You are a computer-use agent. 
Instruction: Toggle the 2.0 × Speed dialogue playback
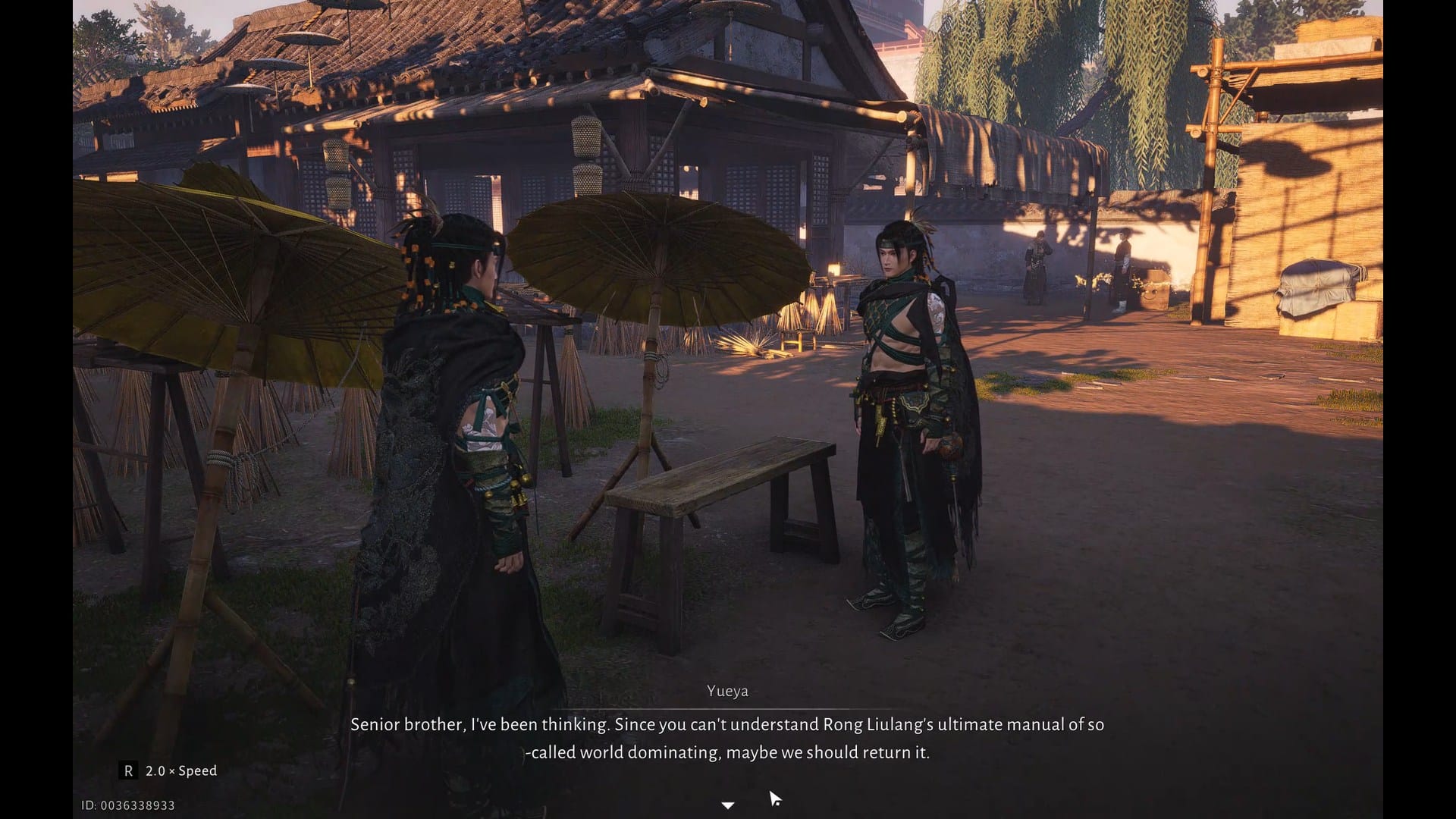[170, 771]
